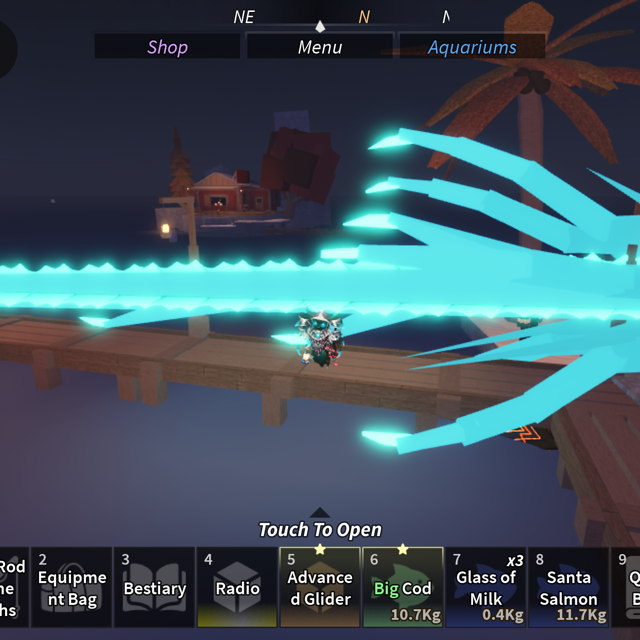Select the Glass of Milk slot

click(486, 587)
